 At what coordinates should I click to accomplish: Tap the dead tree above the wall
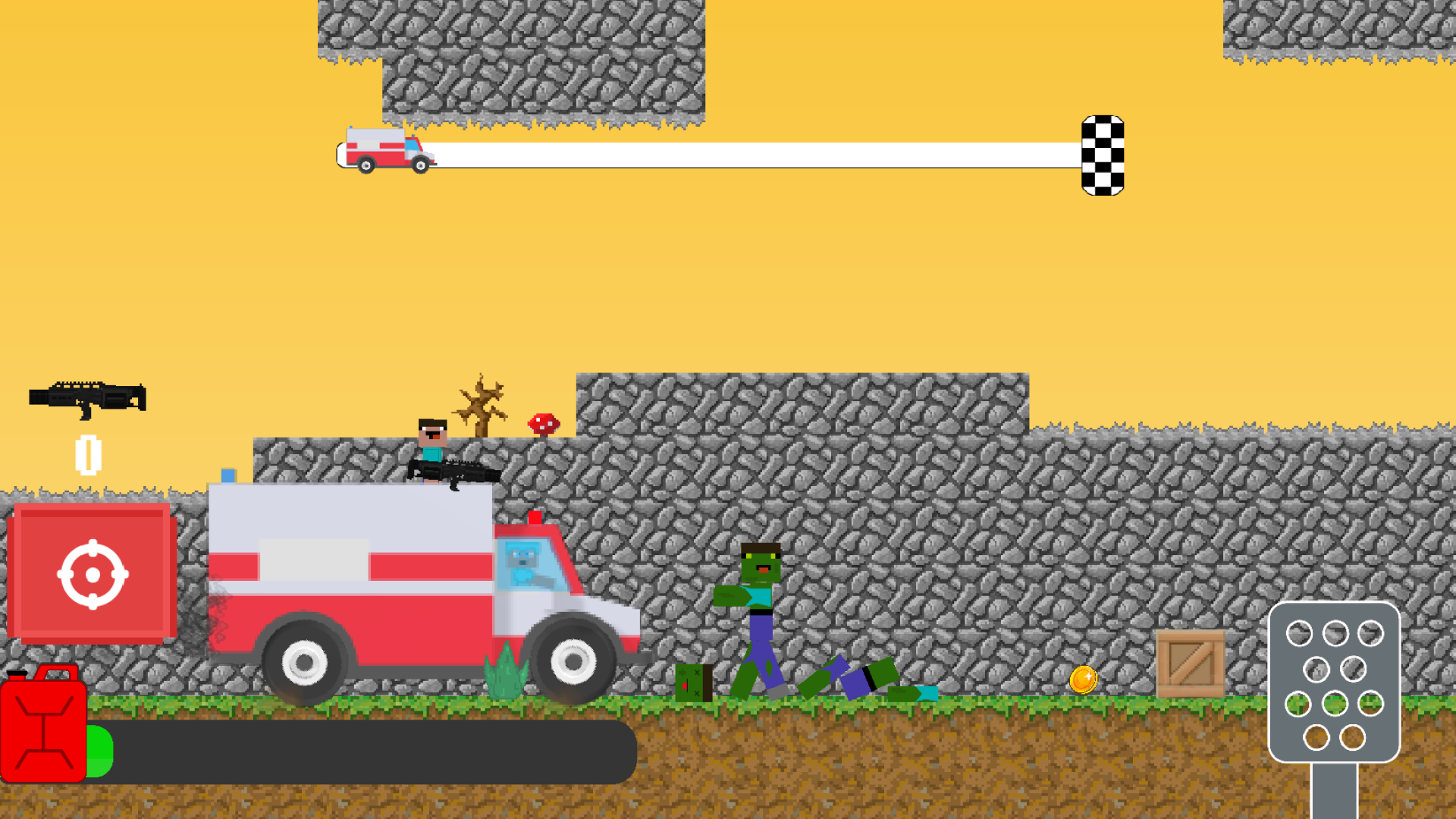click(x=479, y=406)
